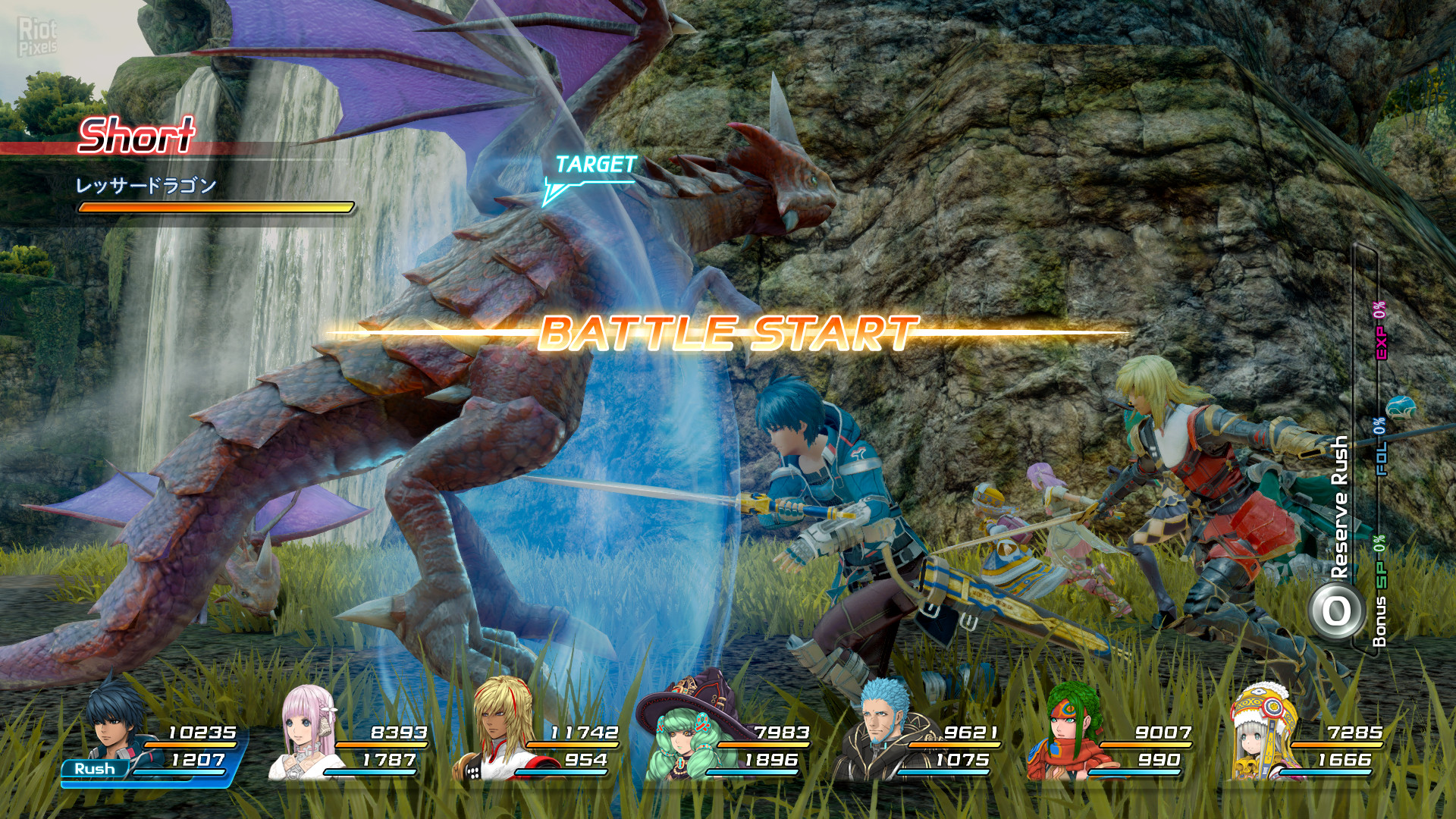Viewport: 1456px width, 819px height.
Task: Click the Reserve Rush gauge ring
Action: [1336, 610]
